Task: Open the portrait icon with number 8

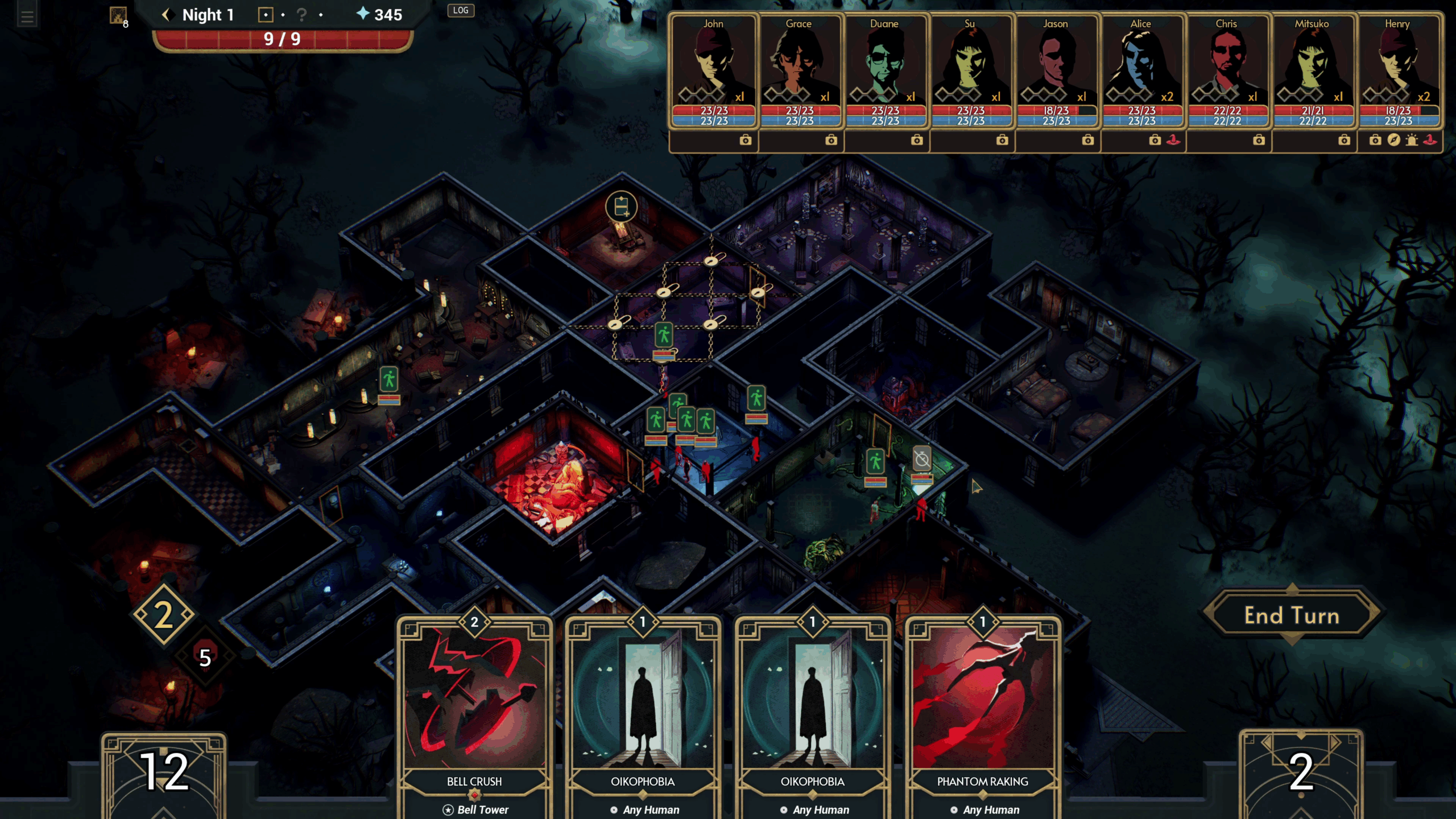Action: point(118,15)
